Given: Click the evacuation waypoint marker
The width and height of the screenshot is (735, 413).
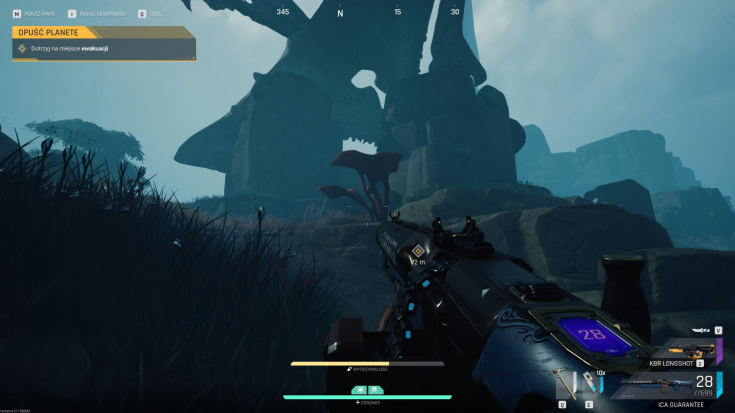Looking at the screenshot, I should point(418,250).
